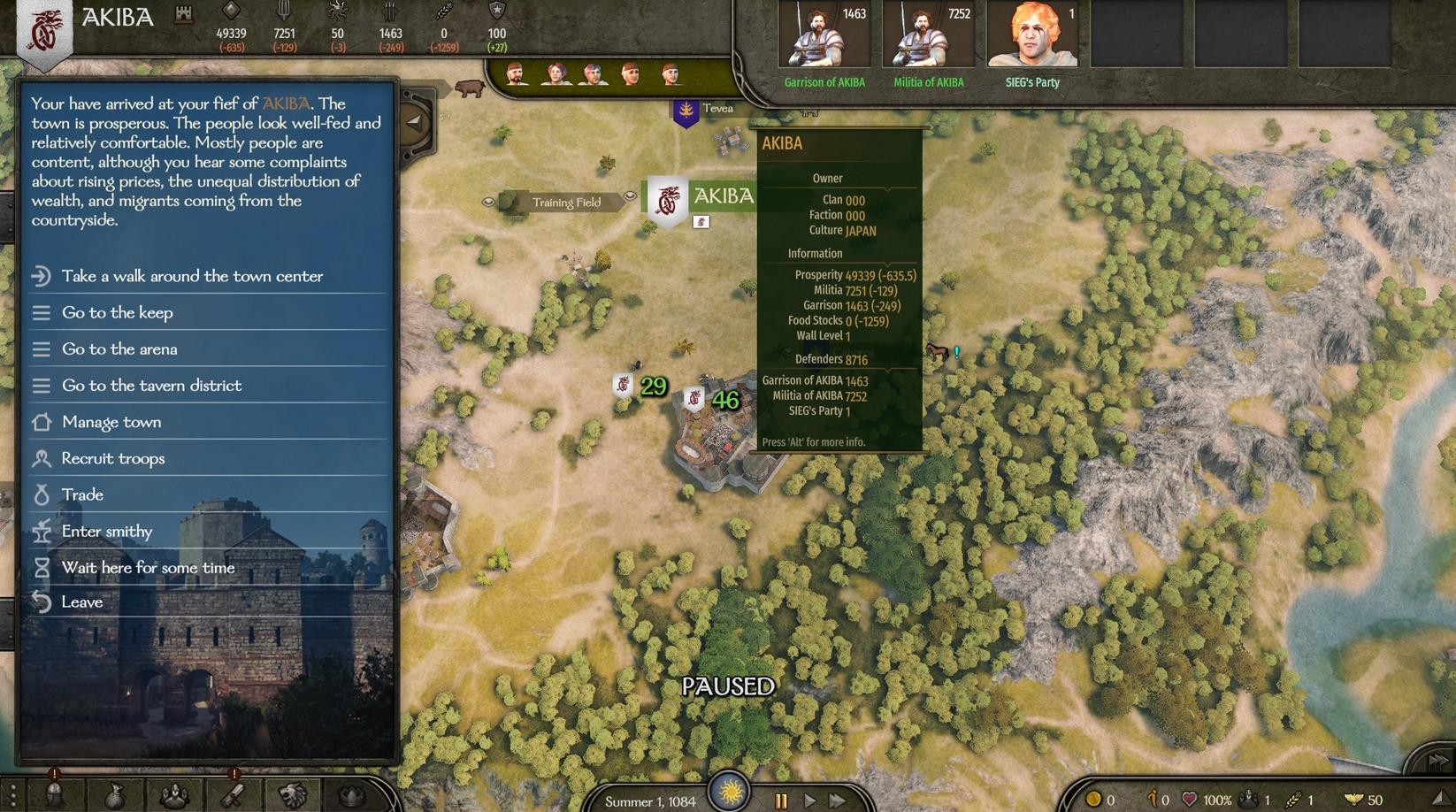Select the Training Field map label

pos(565,203)
